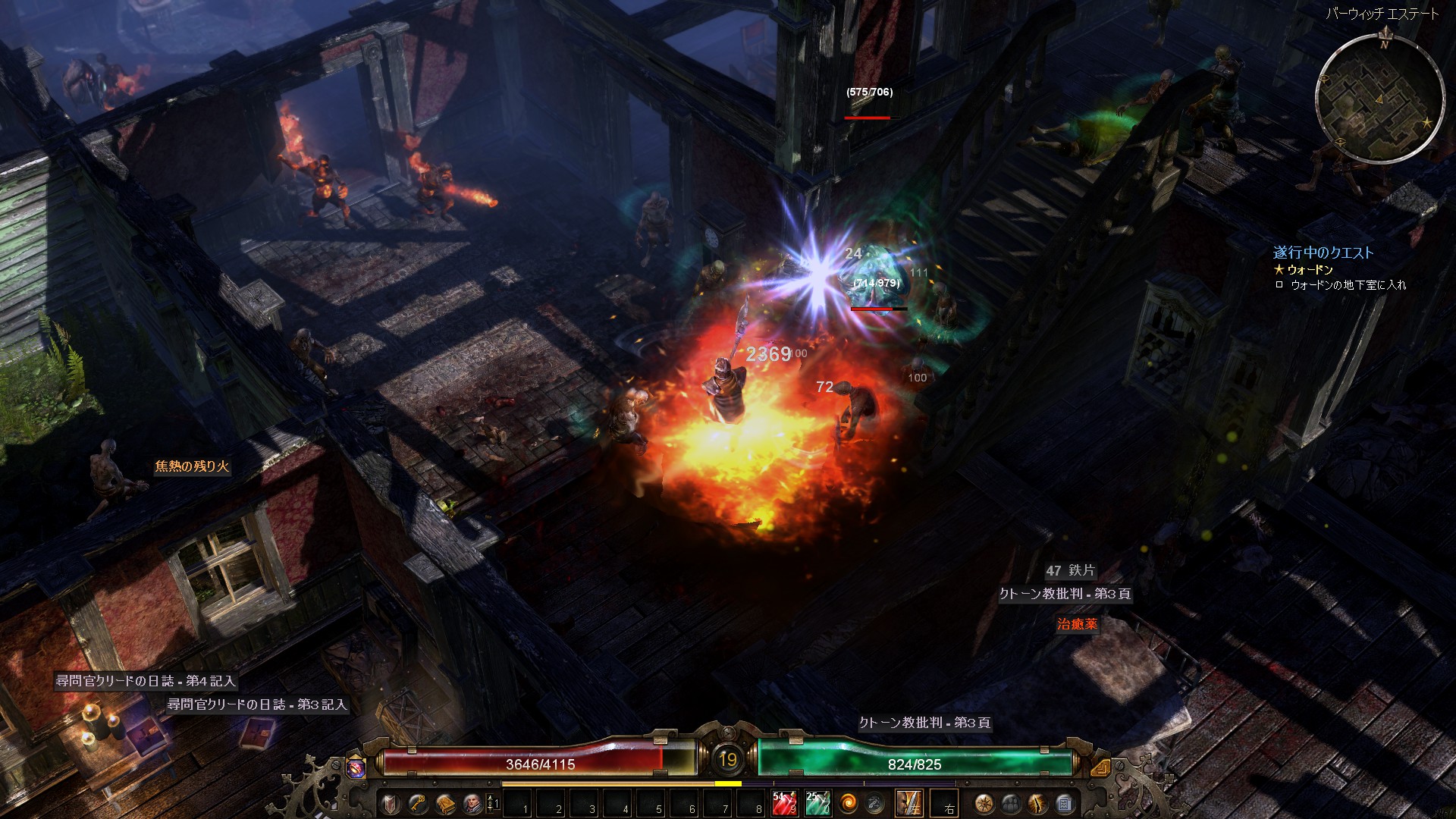The height and width of the screenshot is (819, 1456).
Task: Open the compass map button
Action: (984, 803)
